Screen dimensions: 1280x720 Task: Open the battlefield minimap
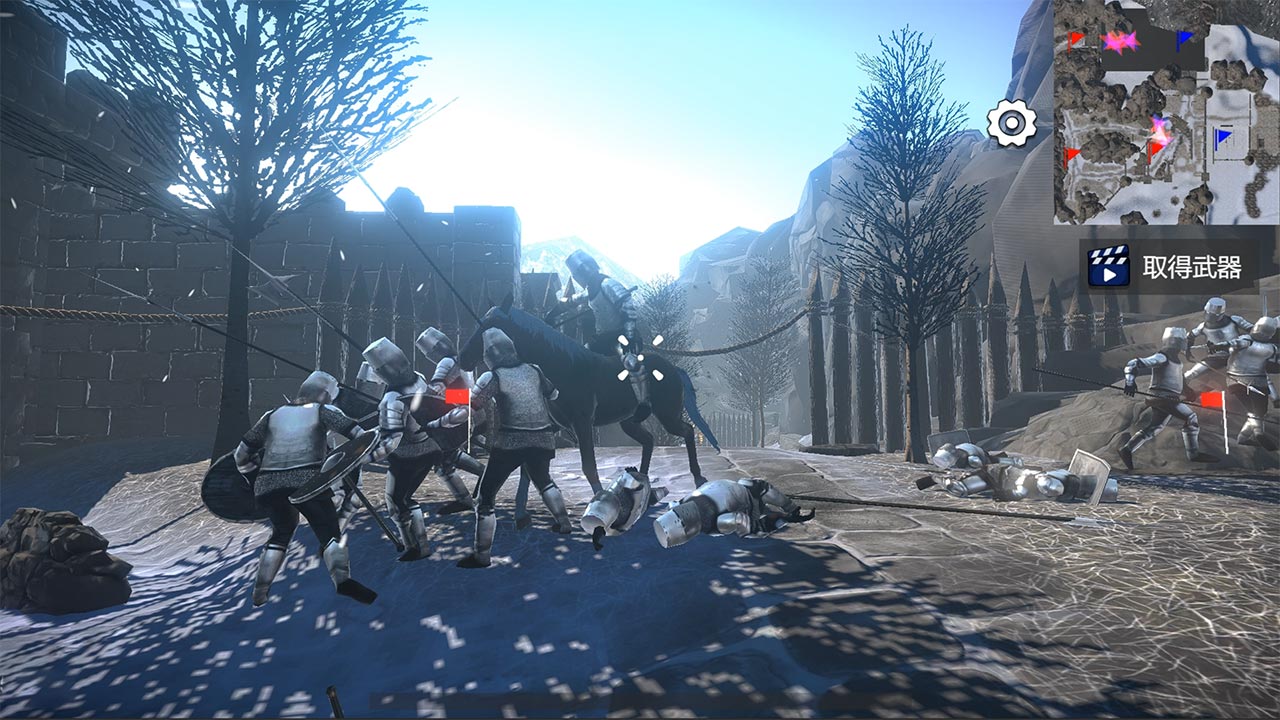pyautogui.click(x=1165, y=112)
